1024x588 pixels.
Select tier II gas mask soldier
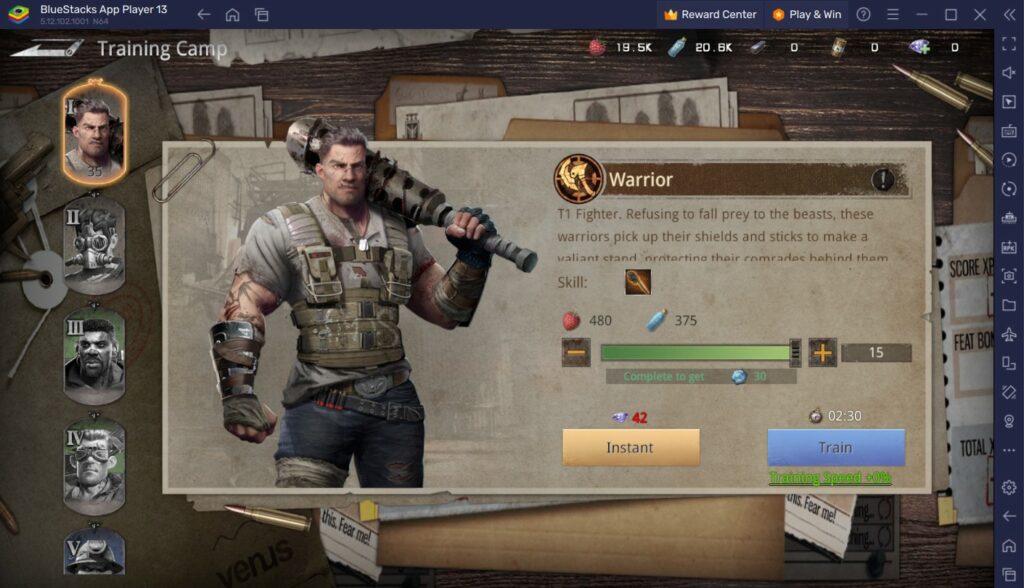pyautogui.click(x=95, y=245)
